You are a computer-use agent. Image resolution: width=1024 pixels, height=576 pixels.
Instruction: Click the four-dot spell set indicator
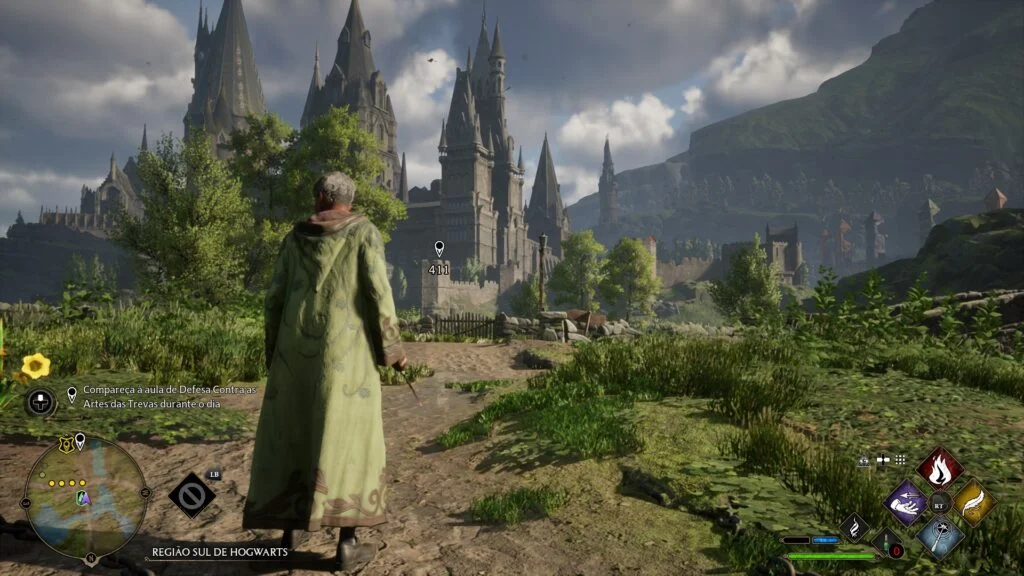point(899,460)
